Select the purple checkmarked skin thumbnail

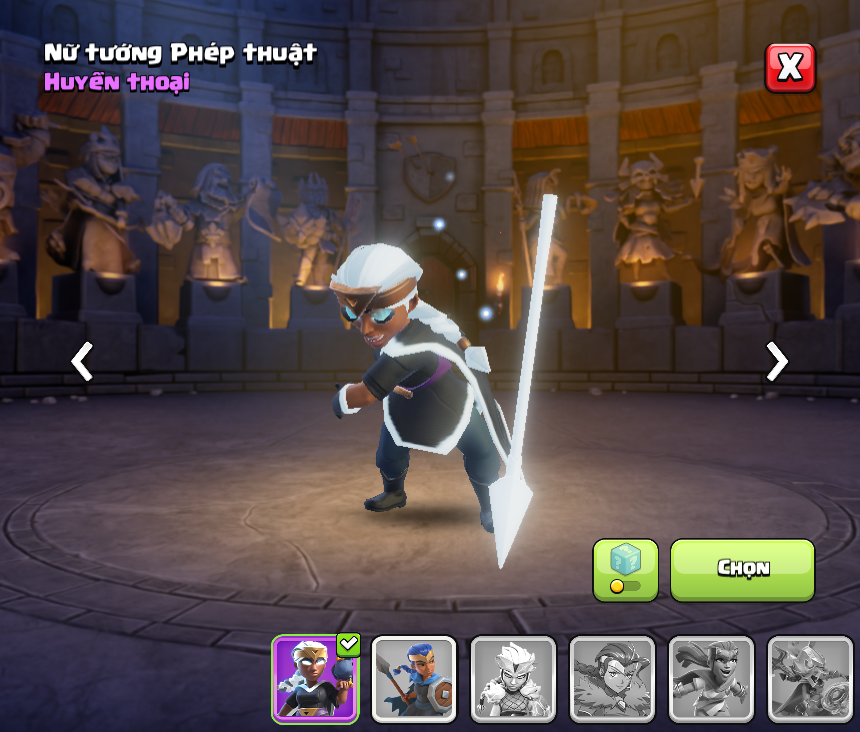pyautogui.click(x=315, y=679)
